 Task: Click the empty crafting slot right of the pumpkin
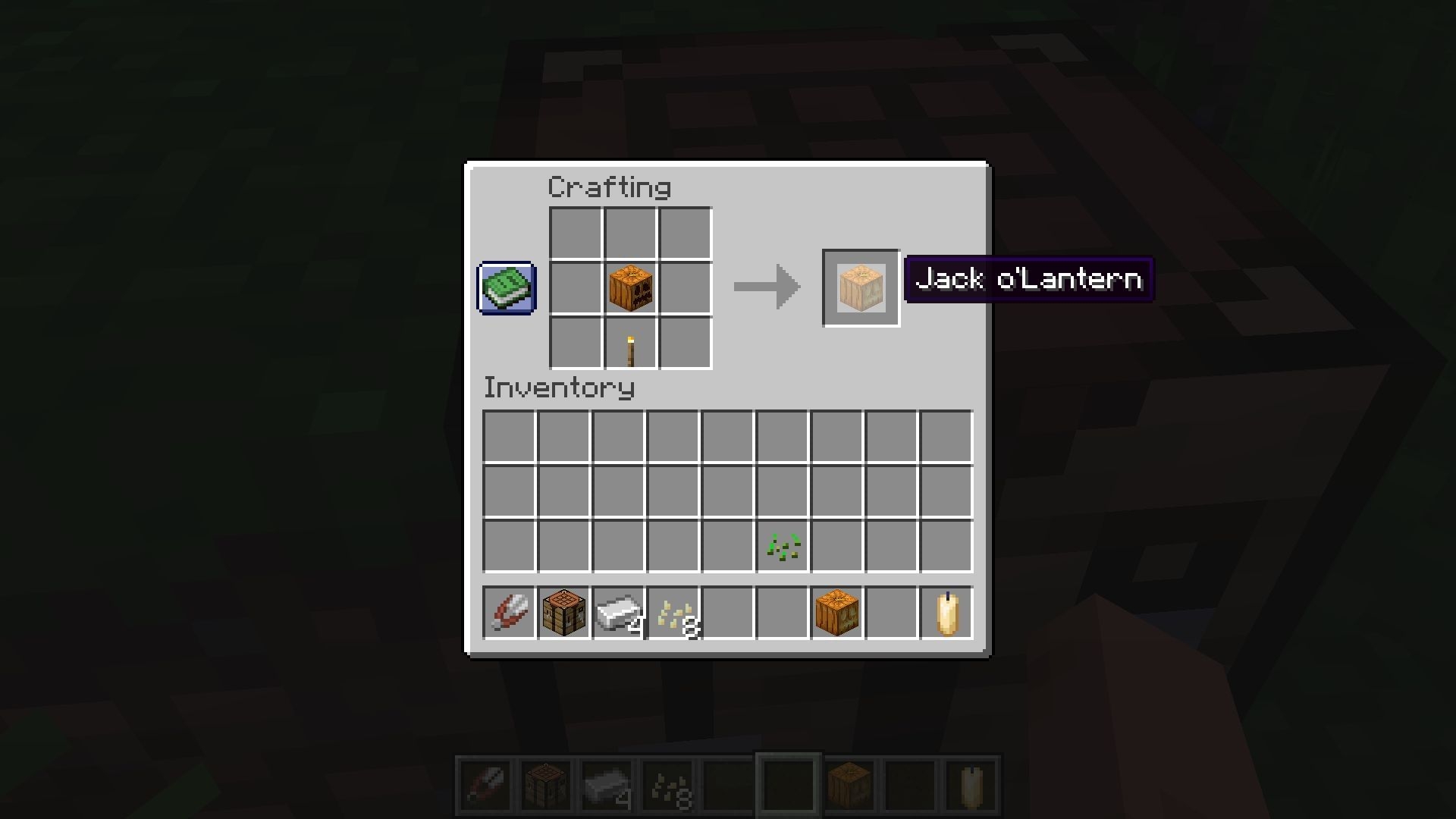[685, 287]
